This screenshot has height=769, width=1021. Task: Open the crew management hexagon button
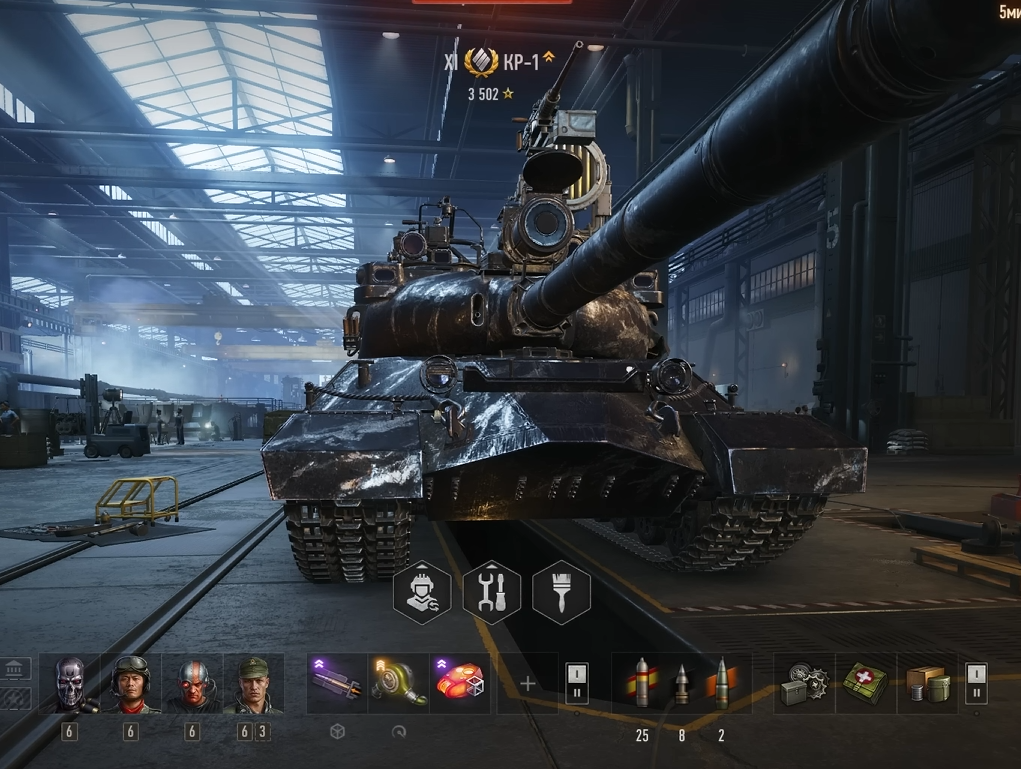point(422,592)
